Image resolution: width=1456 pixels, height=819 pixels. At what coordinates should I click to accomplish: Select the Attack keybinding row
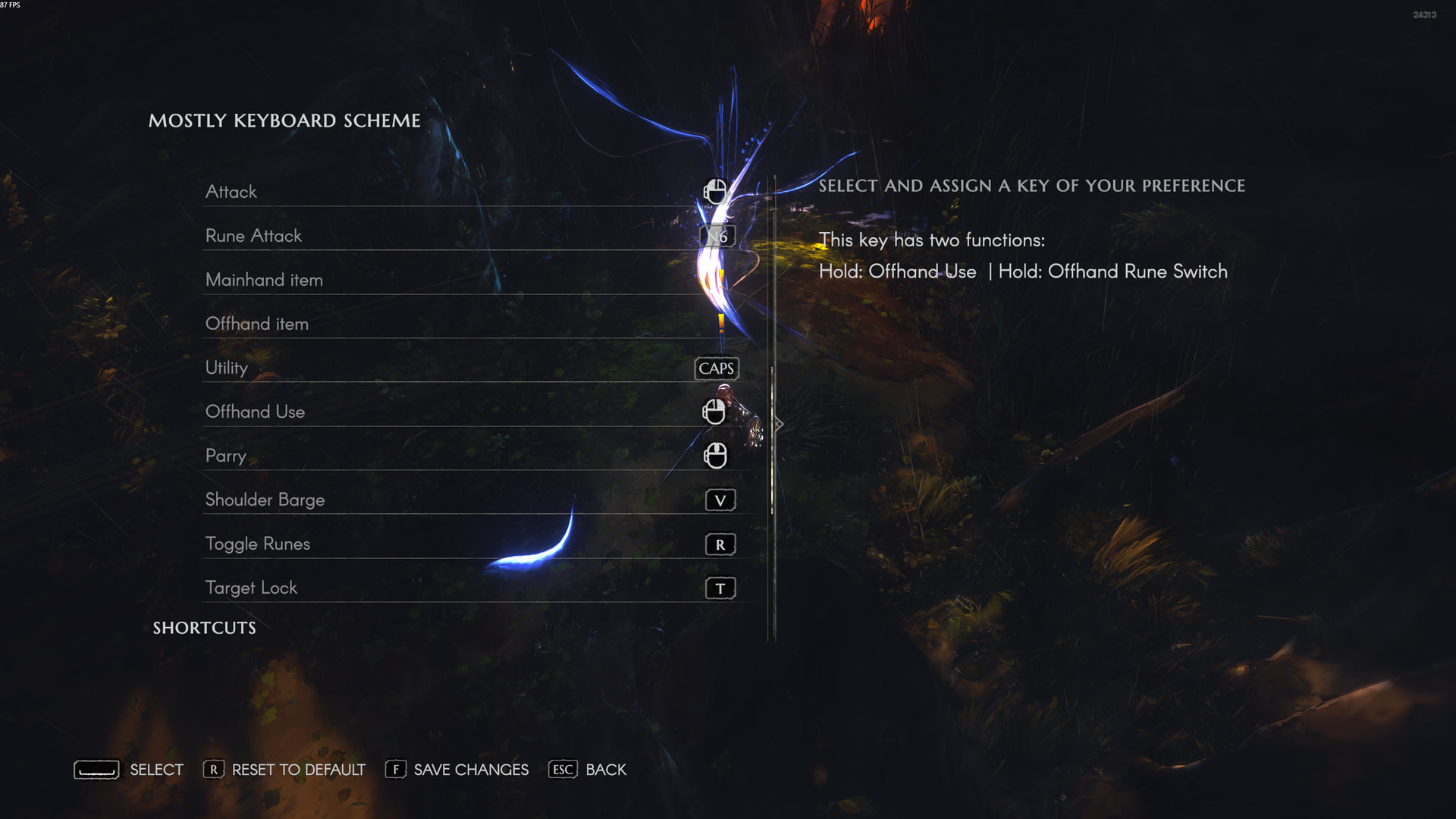pos(470,192)
